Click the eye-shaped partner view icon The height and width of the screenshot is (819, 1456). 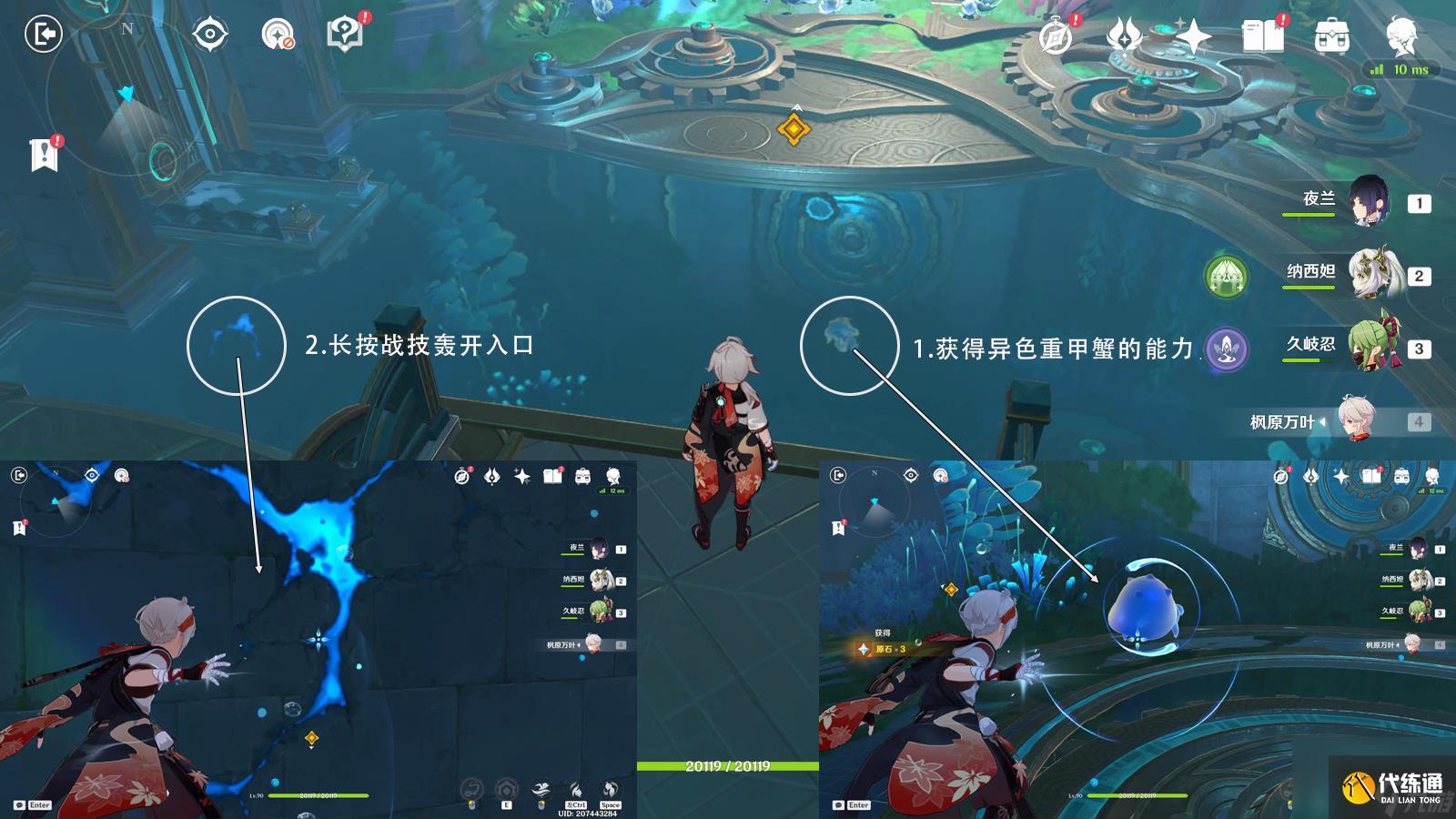[209, 34]
